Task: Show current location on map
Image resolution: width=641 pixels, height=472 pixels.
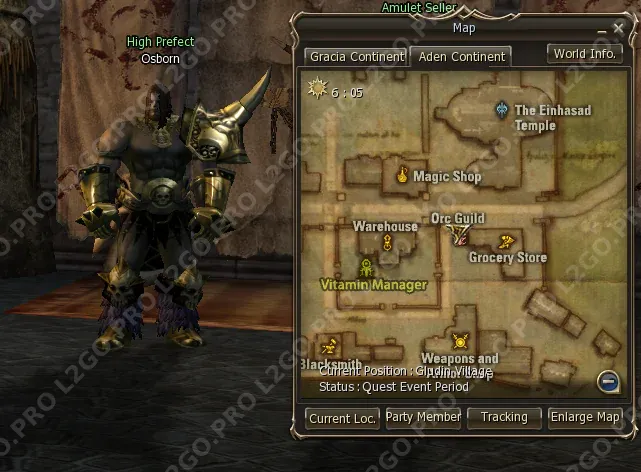Action: tap(342, 418)
